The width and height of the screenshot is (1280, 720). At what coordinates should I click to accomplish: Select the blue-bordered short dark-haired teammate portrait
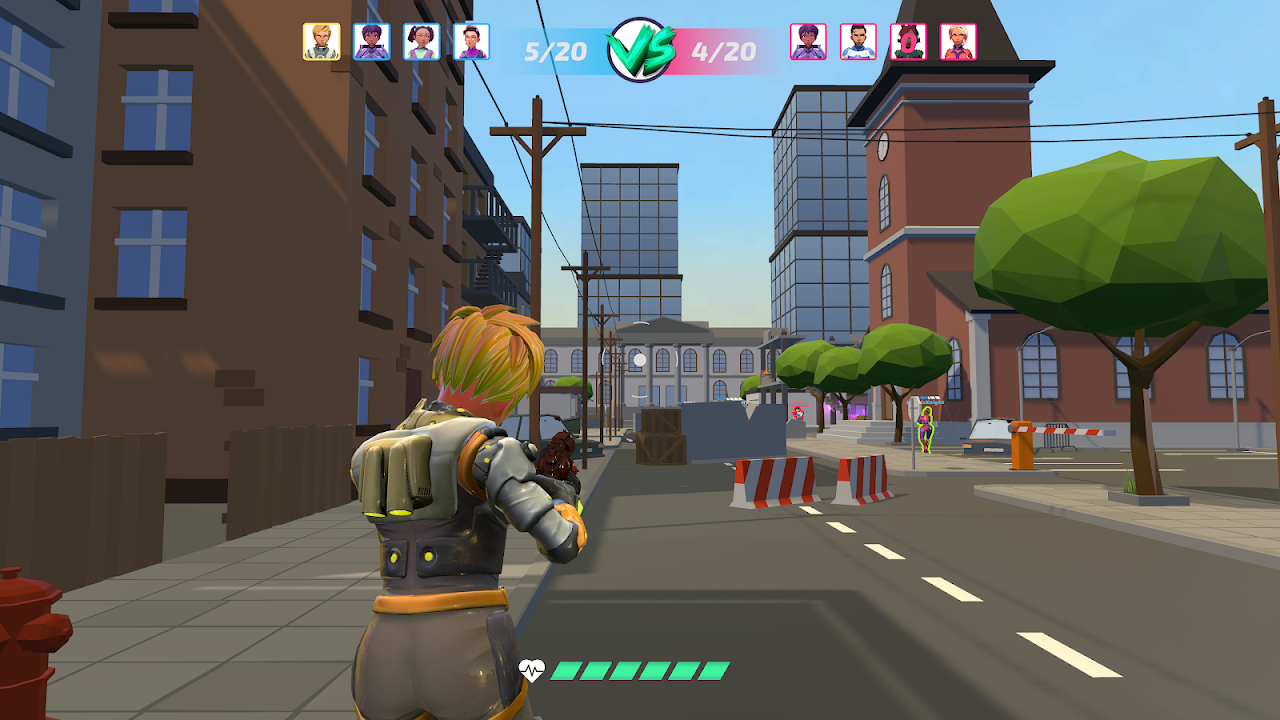pyautogui.click(x=372, y=42)
